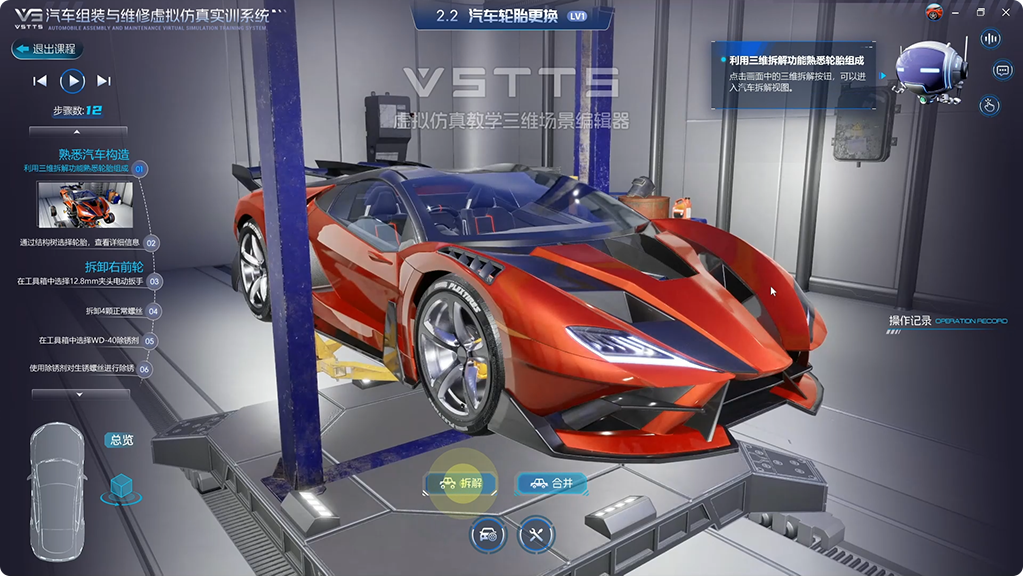Play the step tutorial

pos(72,81)
